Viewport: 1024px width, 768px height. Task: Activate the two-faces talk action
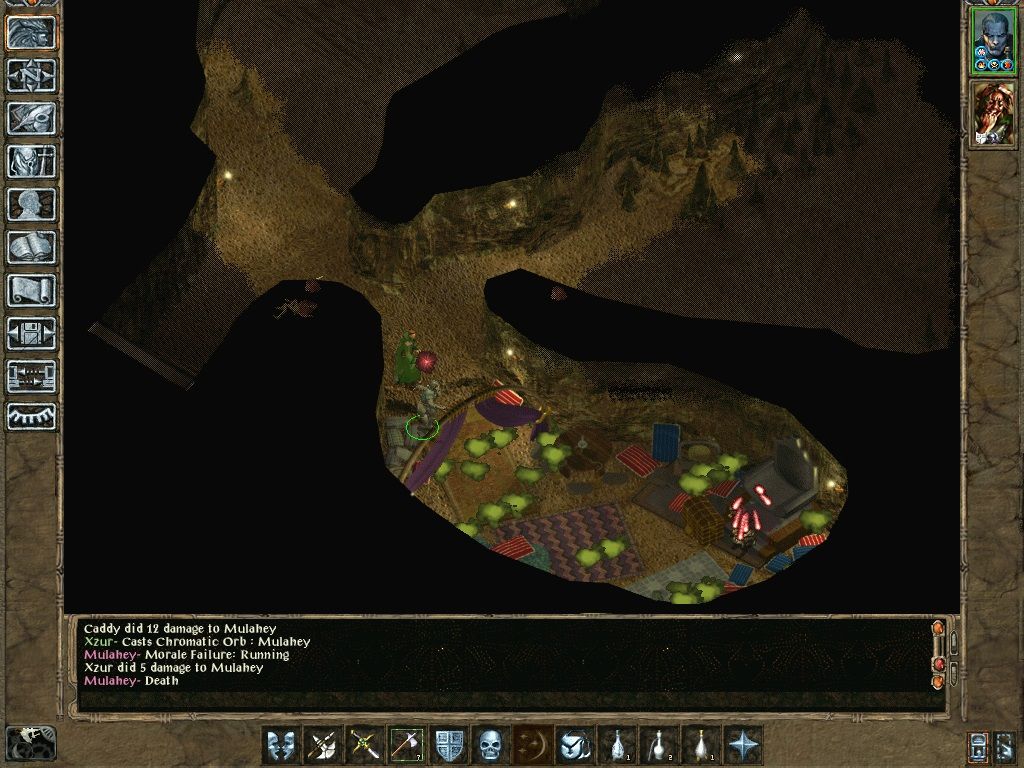(x=282, y=745)
